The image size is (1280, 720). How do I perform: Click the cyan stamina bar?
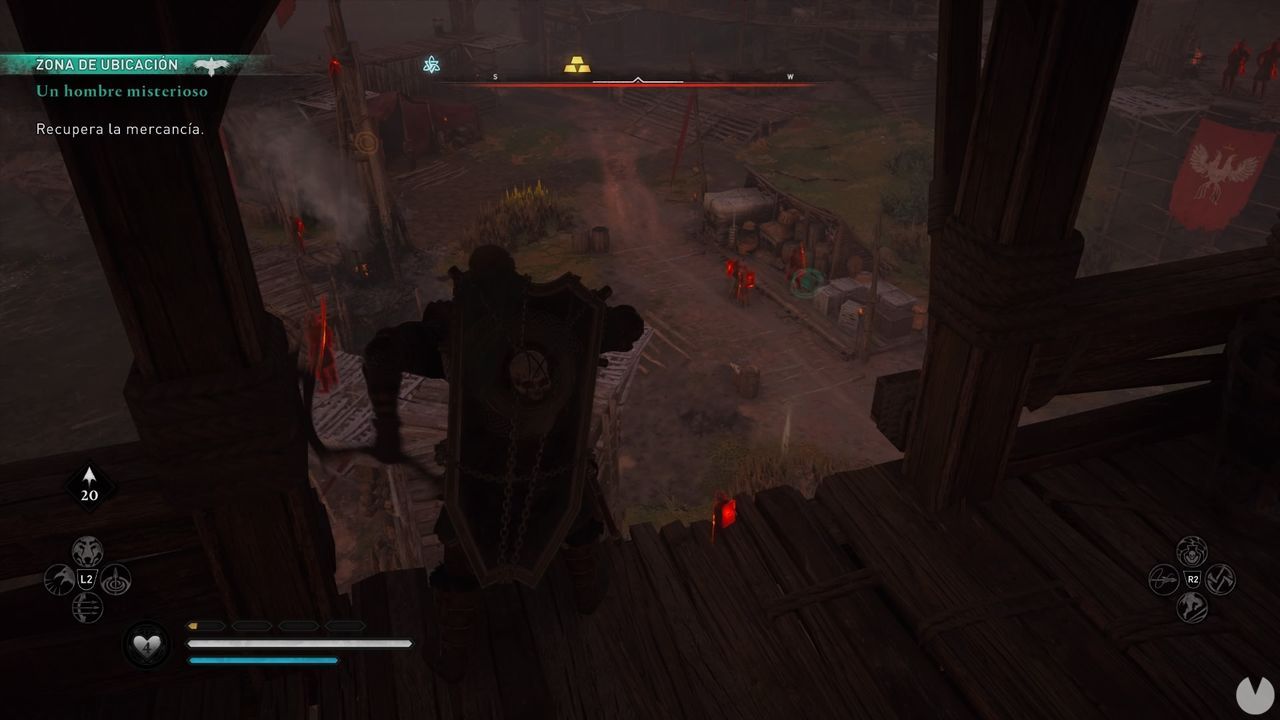tap(262, 661)
